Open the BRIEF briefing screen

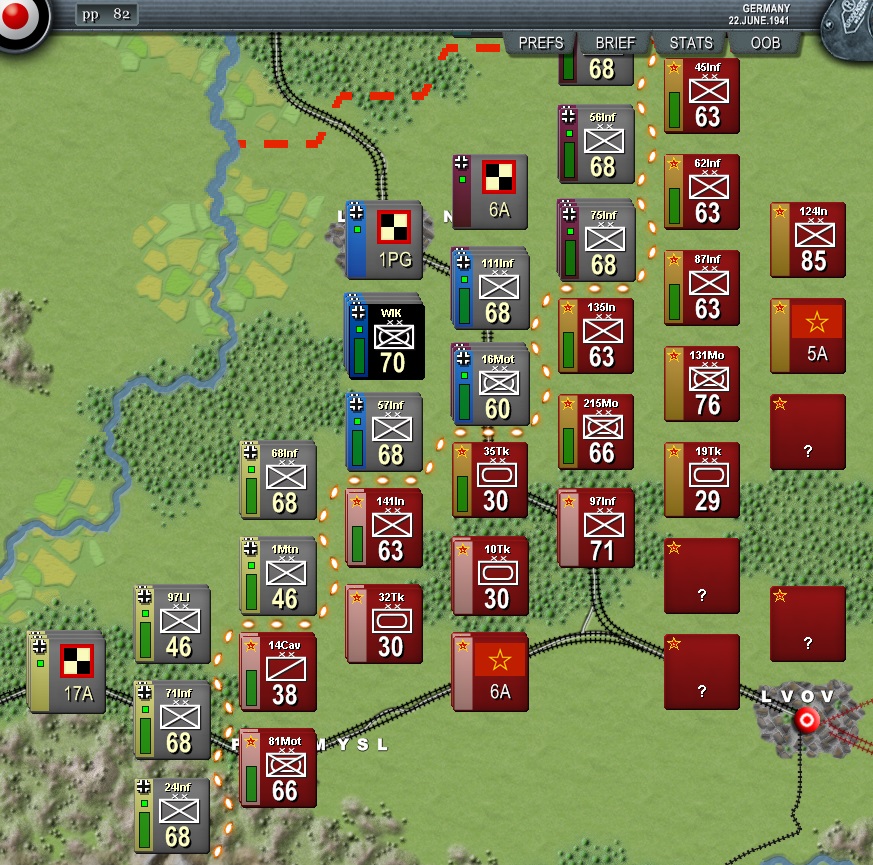click(x=615, y=43)
